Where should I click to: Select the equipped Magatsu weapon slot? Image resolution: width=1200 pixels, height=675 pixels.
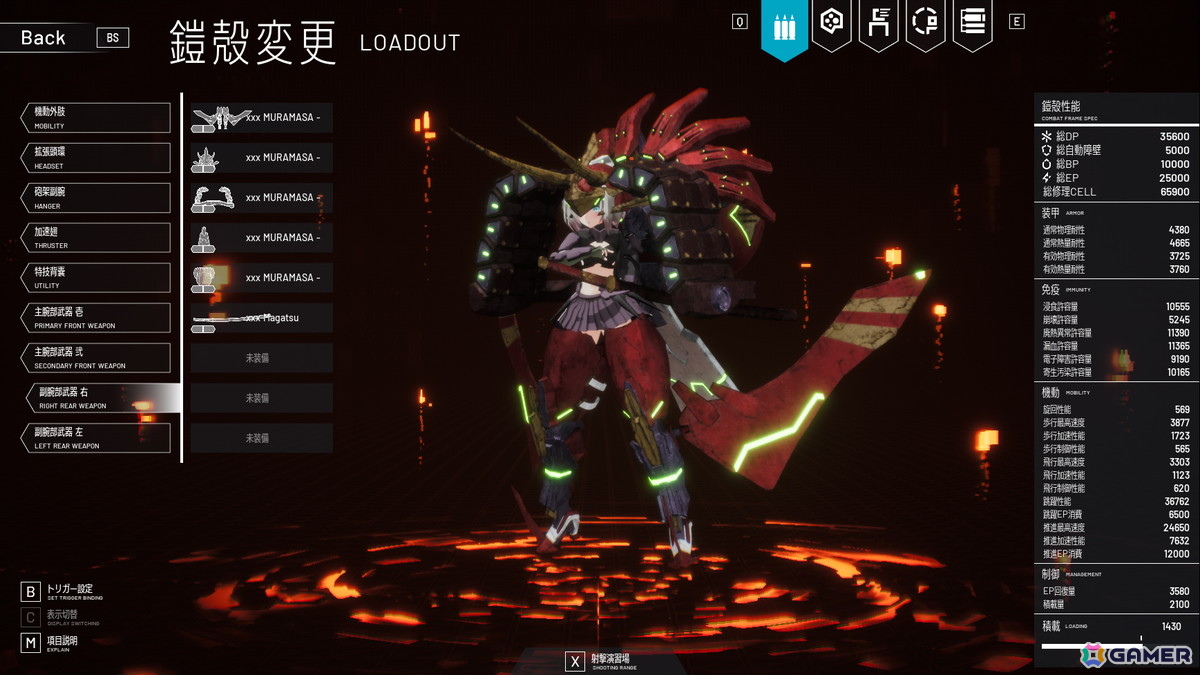coord(262,318)
